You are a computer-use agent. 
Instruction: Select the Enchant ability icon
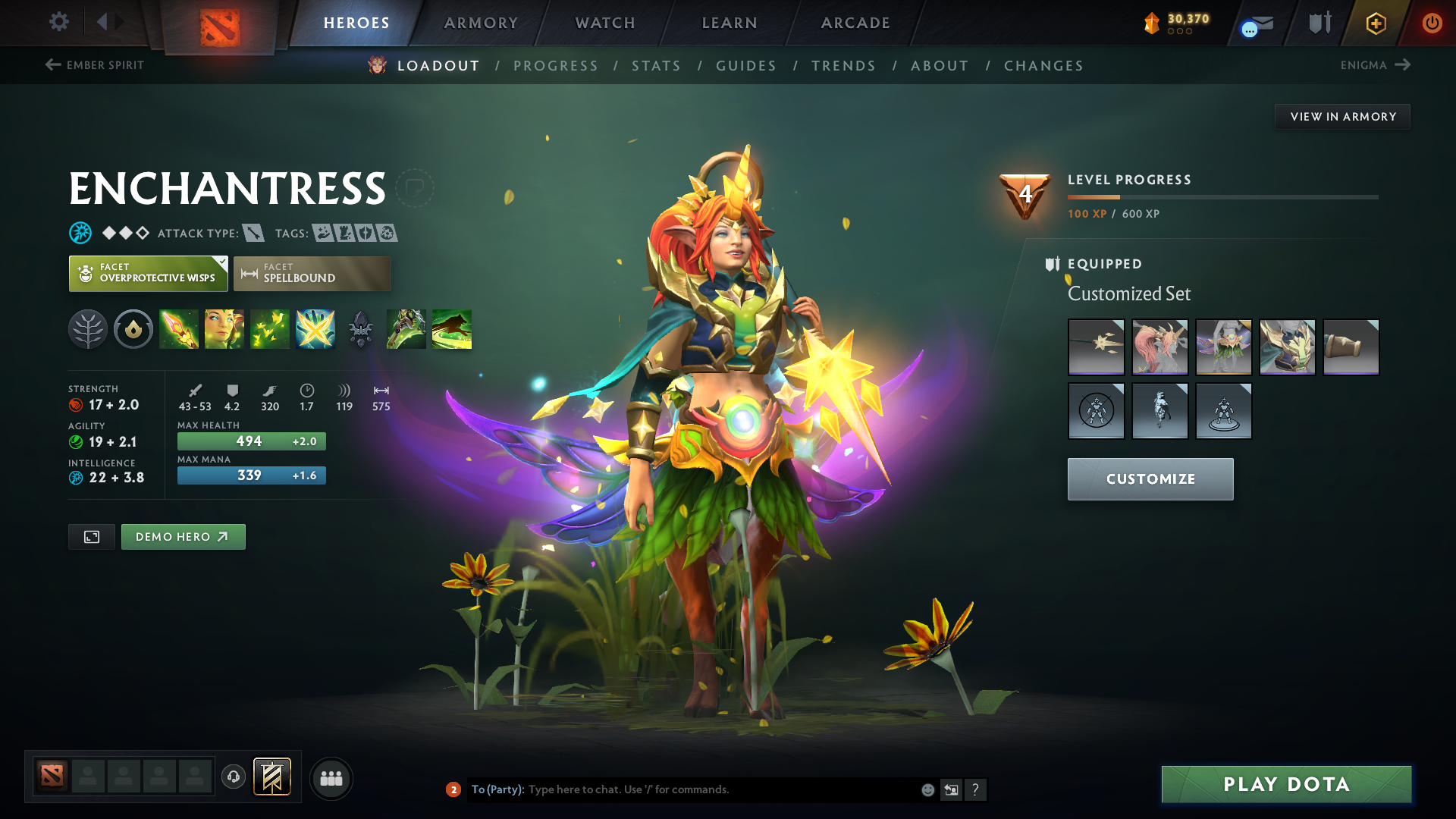(x=224, y=329)
